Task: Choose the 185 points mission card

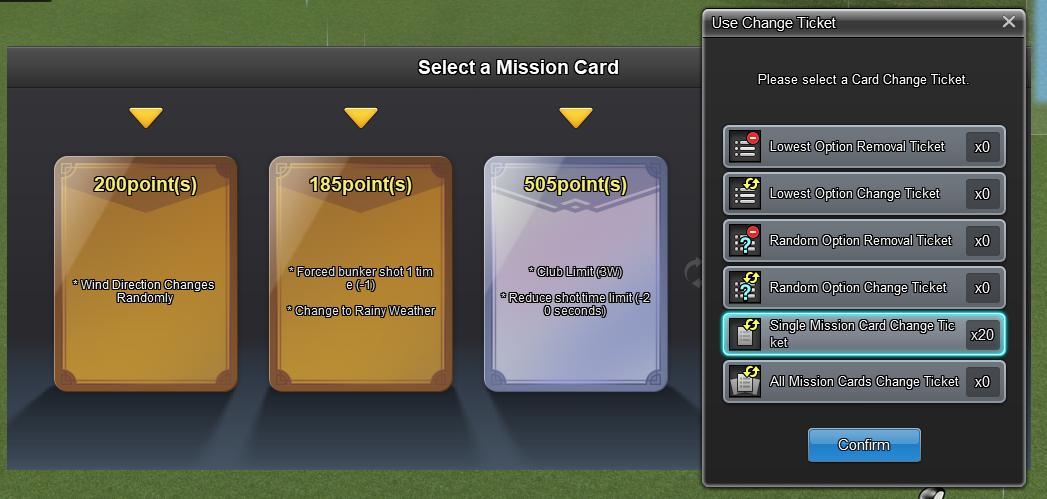Action: [361, 273]
